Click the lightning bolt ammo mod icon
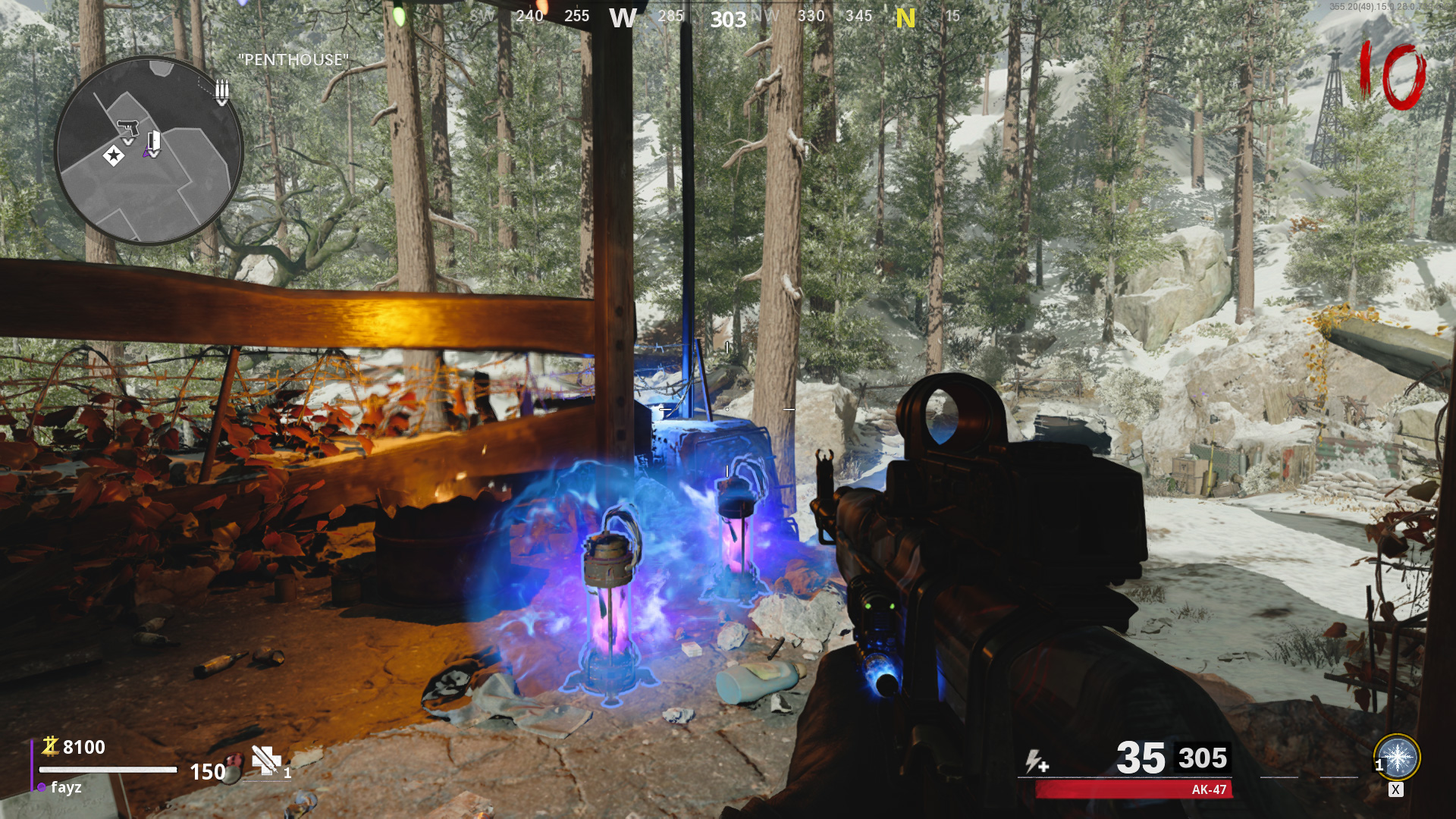Screen dimensions: 1456x819 point(1036,761)
